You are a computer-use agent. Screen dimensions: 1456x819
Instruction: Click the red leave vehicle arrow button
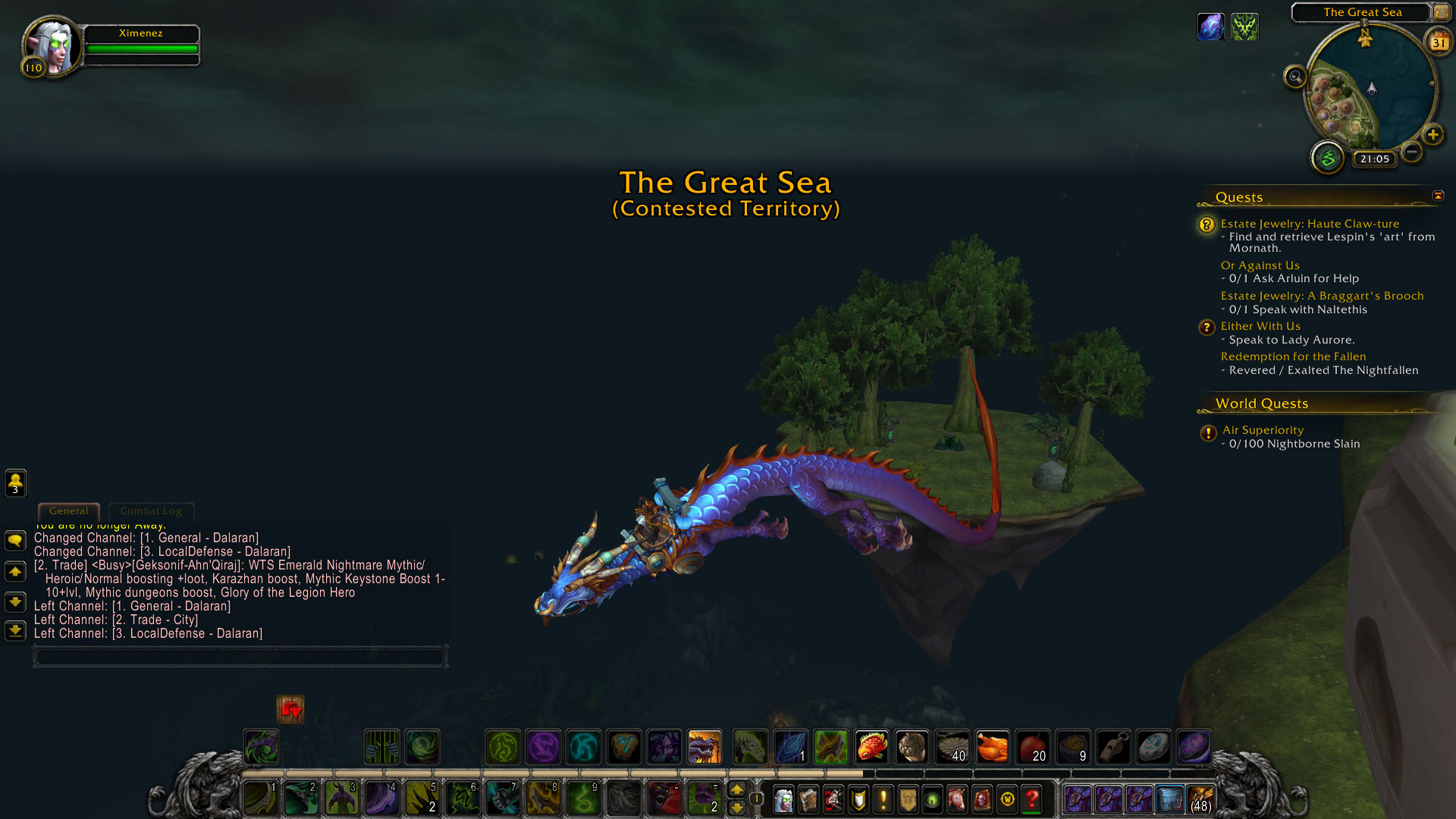pos(290,710)
